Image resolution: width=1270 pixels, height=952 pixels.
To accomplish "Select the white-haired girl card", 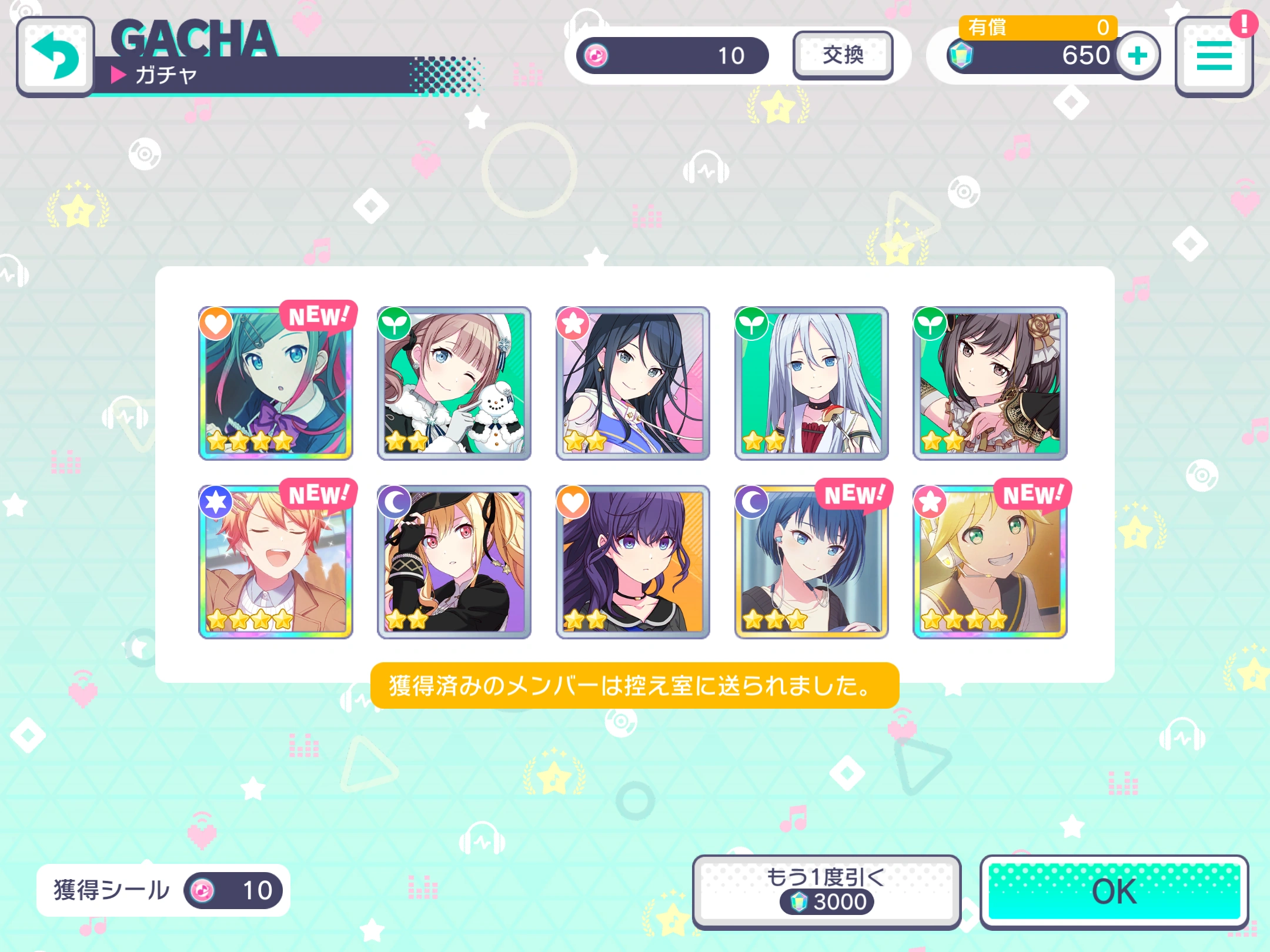I will click(811, 382).
